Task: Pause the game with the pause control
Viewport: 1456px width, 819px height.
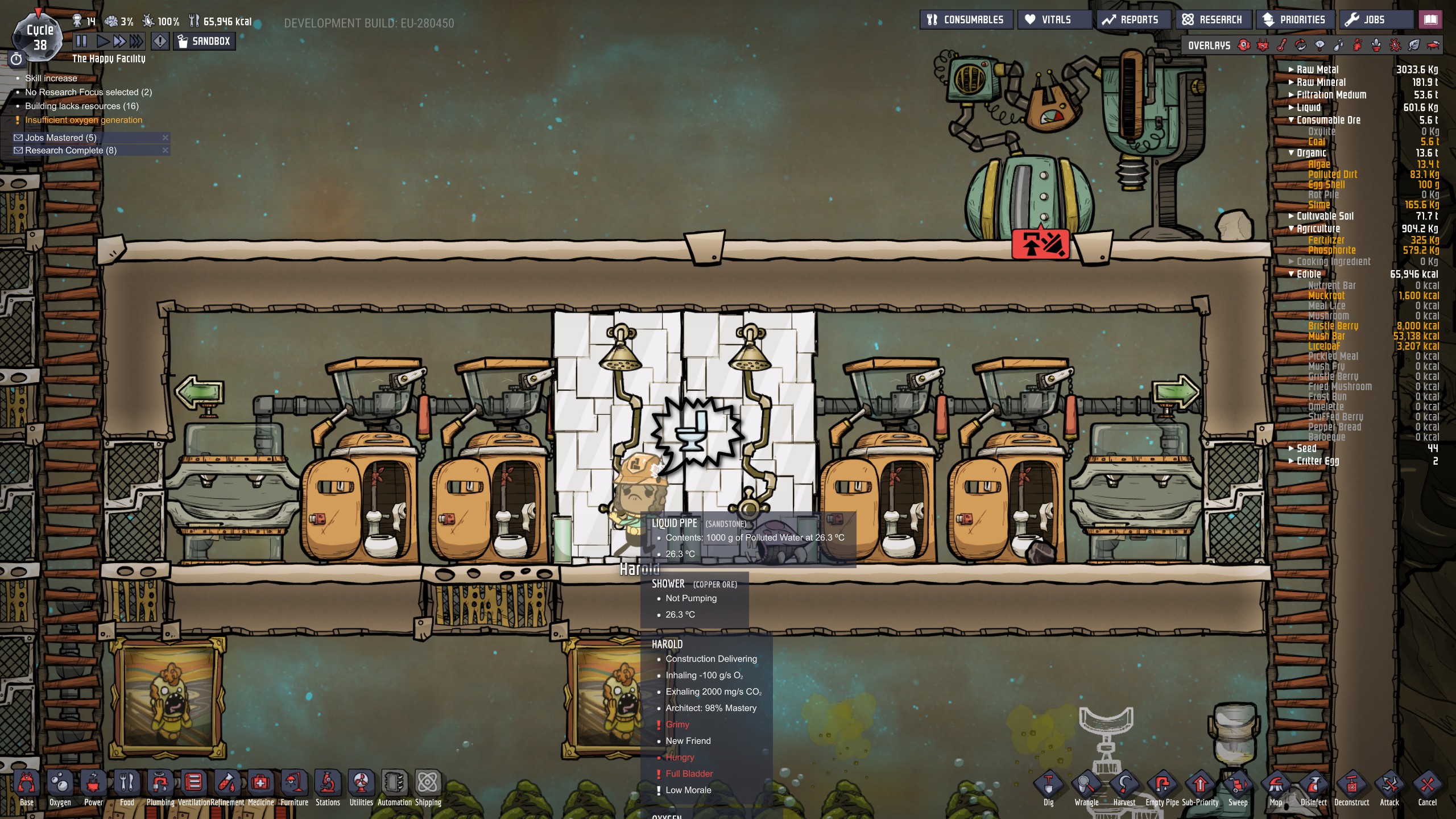Action: point(81,40)
